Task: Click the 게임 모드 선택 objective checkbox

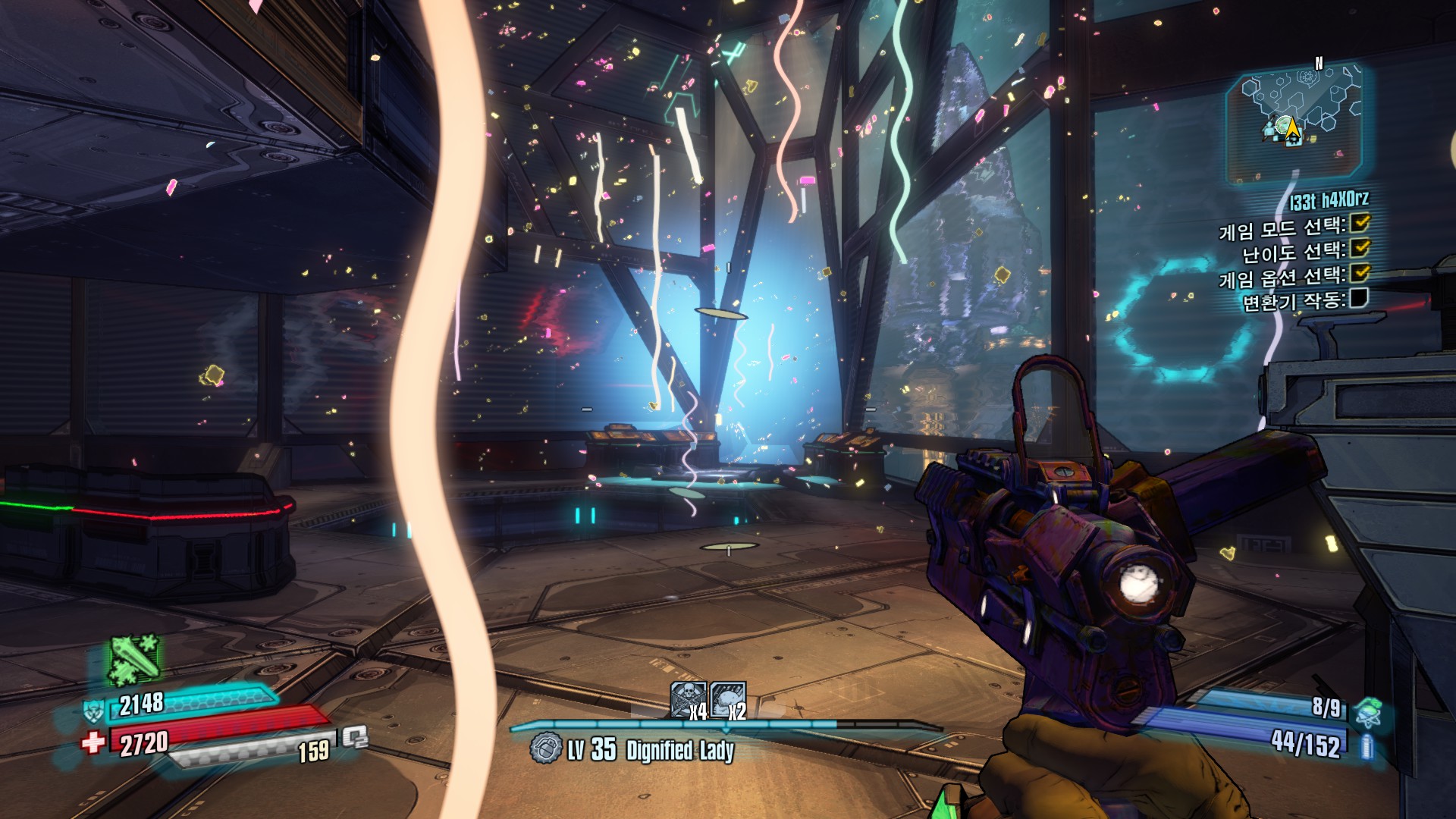Action: pyautogui.click(x=1360, y=223)
